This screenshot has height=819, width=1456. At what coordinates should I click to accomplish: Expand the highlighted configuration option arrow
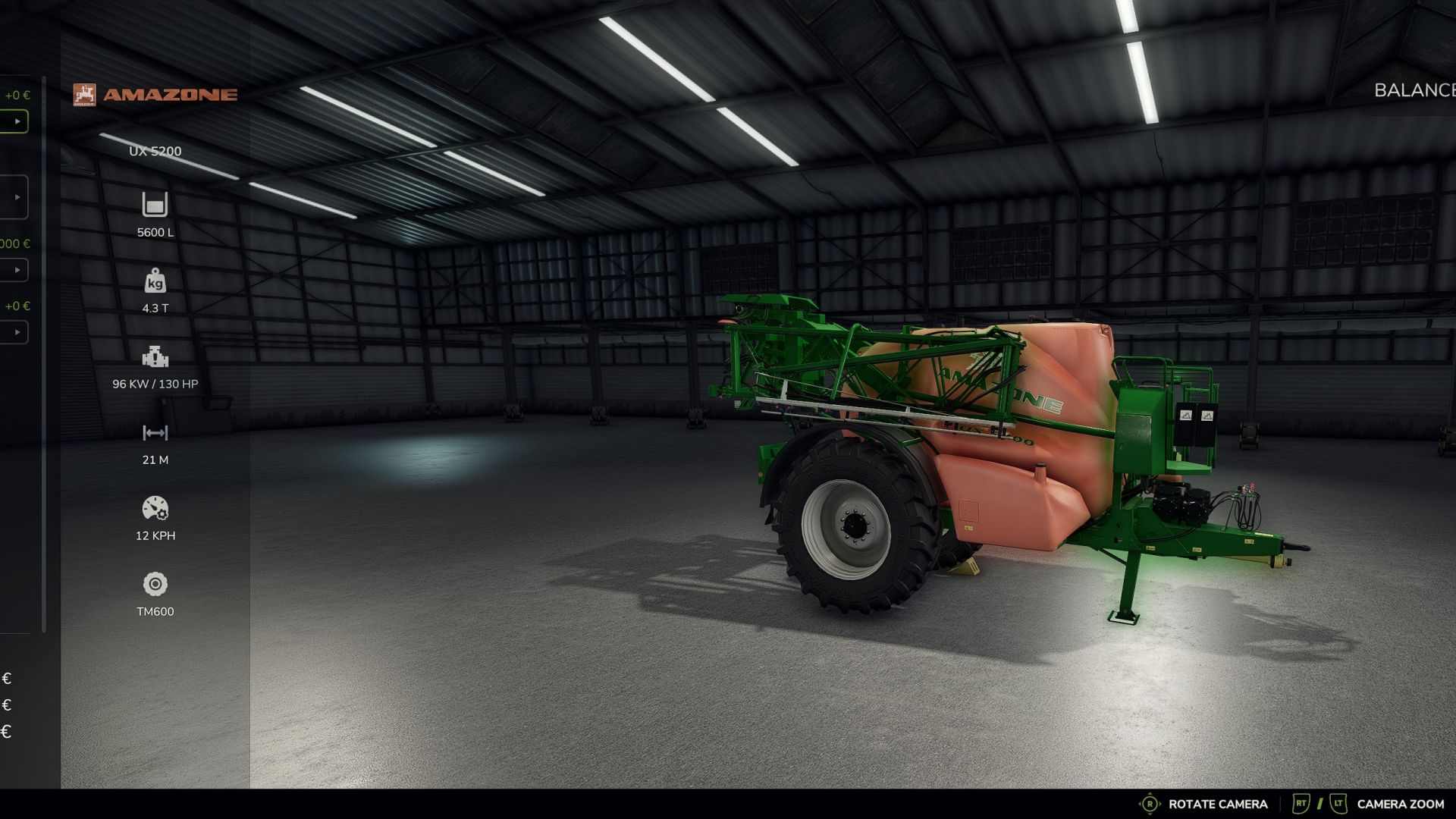coord(17,120)
